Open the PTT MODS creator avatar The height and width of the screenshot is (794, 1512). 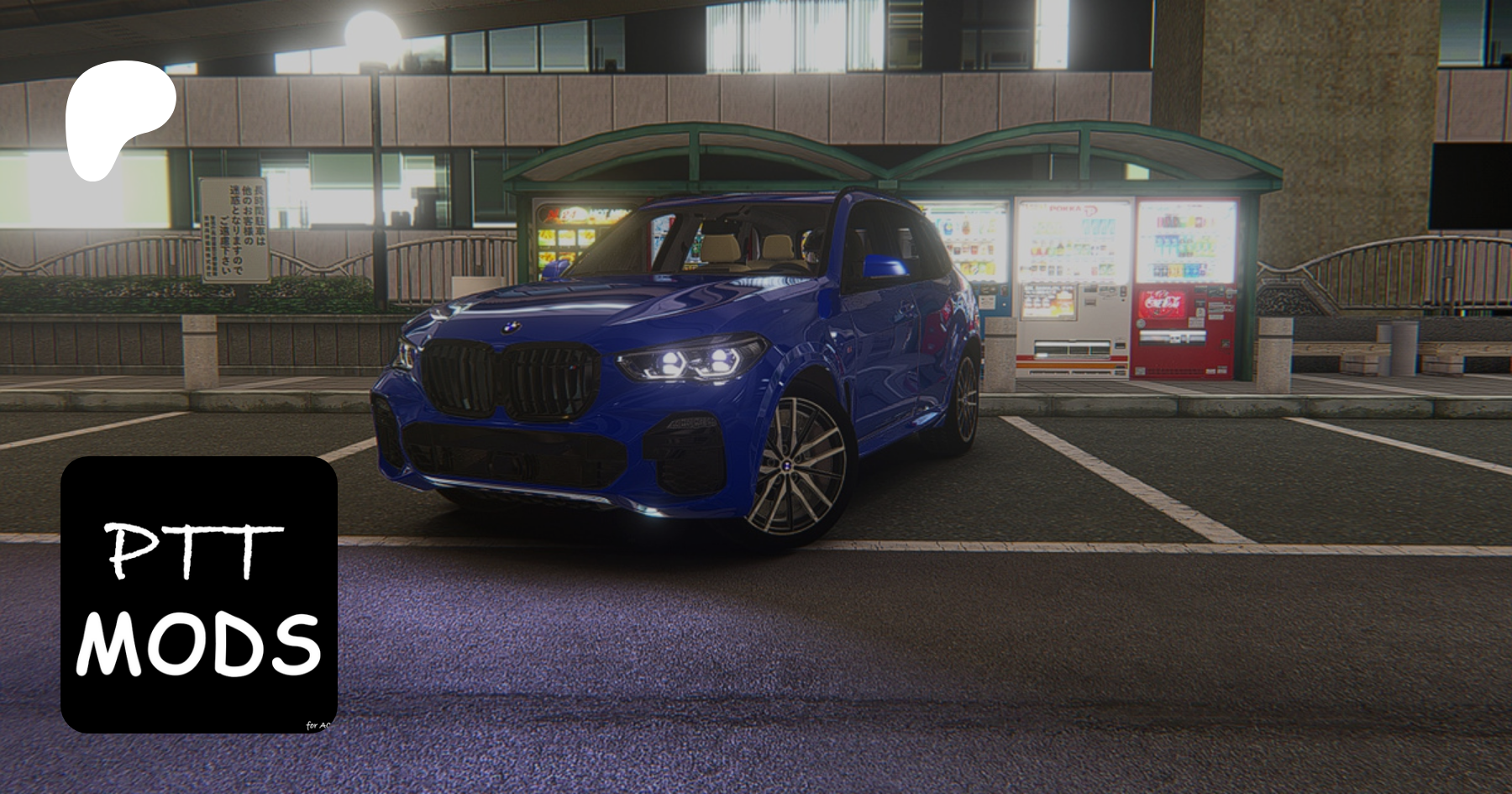click(199, 594)
